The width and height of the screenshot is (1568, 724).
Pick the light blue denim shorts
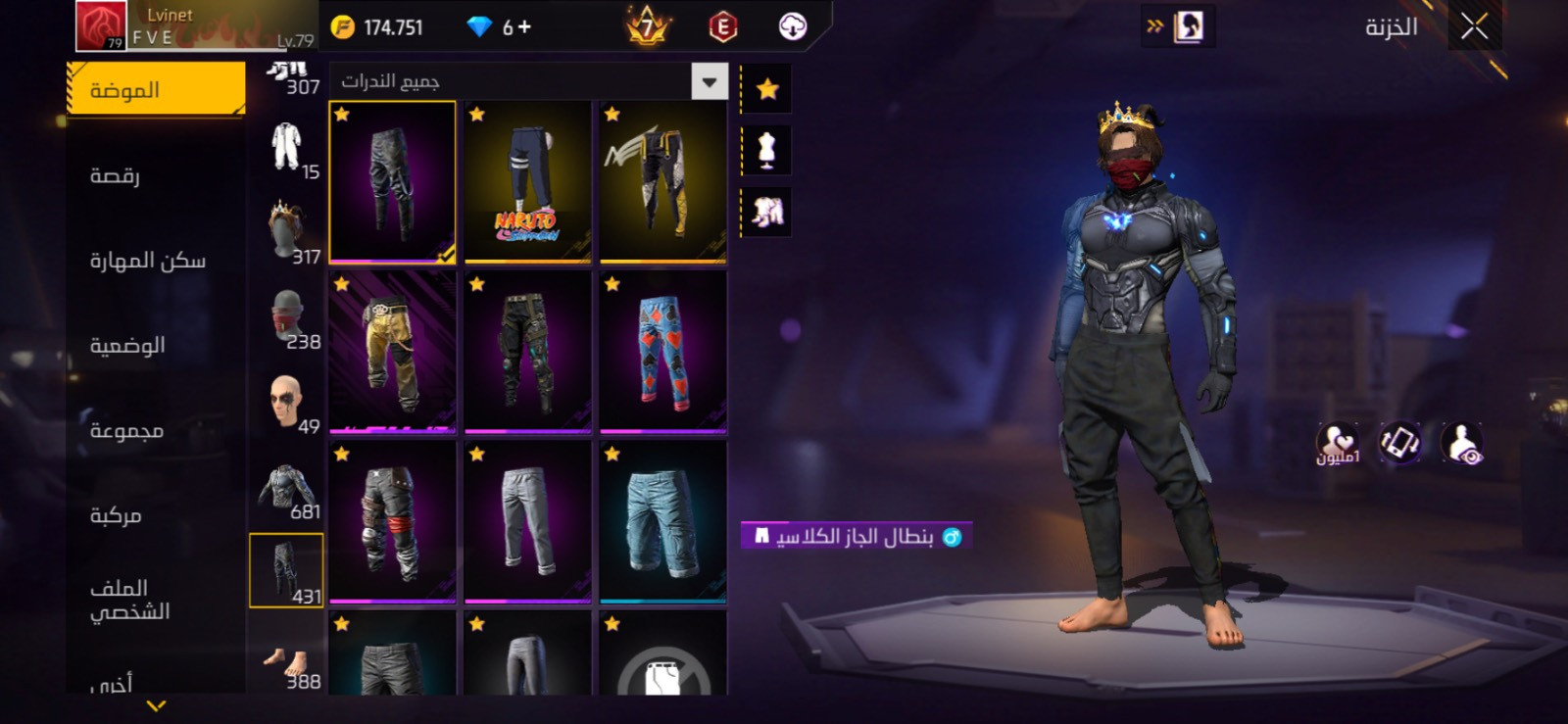pos(663,521)
